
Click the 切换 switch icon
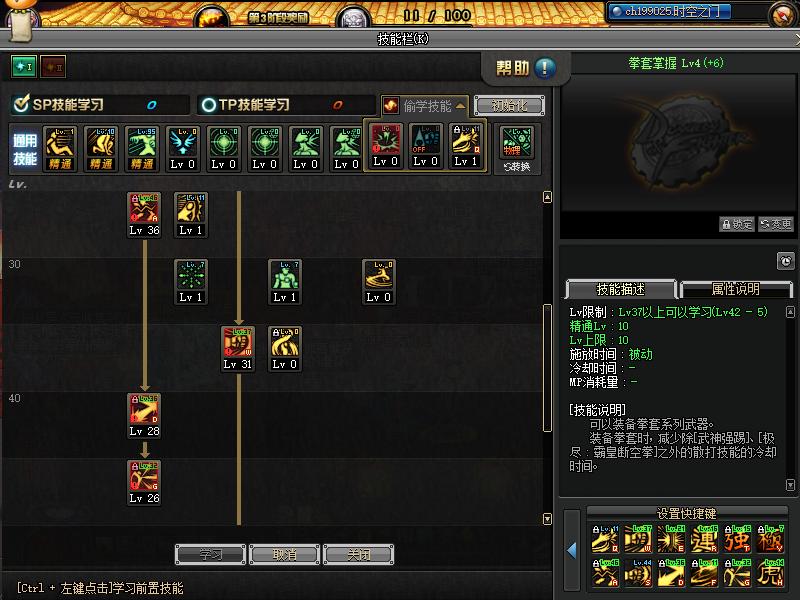pyautogui.click(x=516, y=144)
